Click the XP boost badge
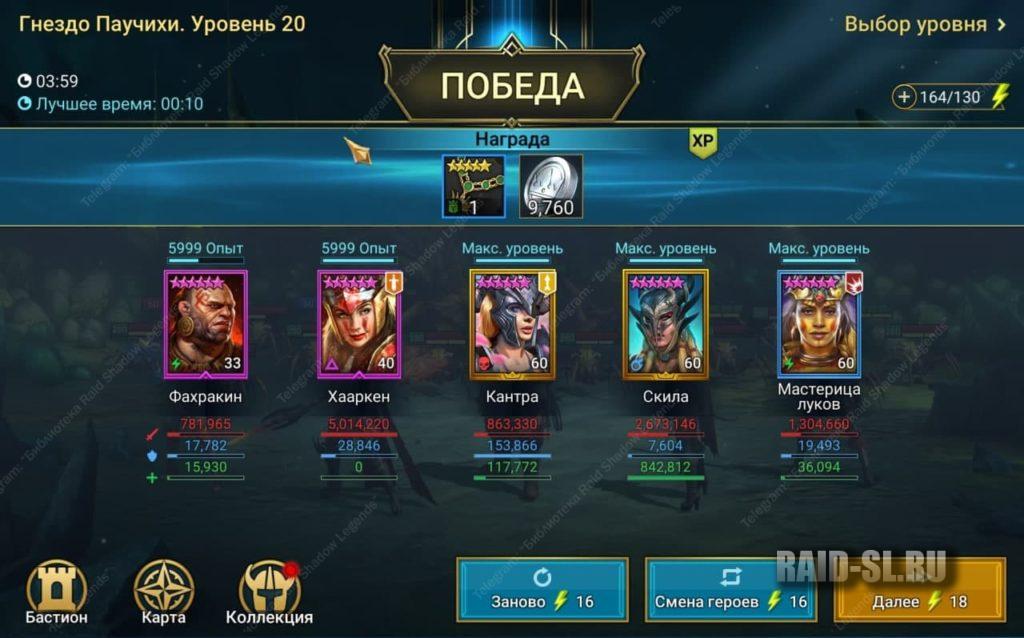This screenshot has width=1024, height=638. (x=703, y=143)
